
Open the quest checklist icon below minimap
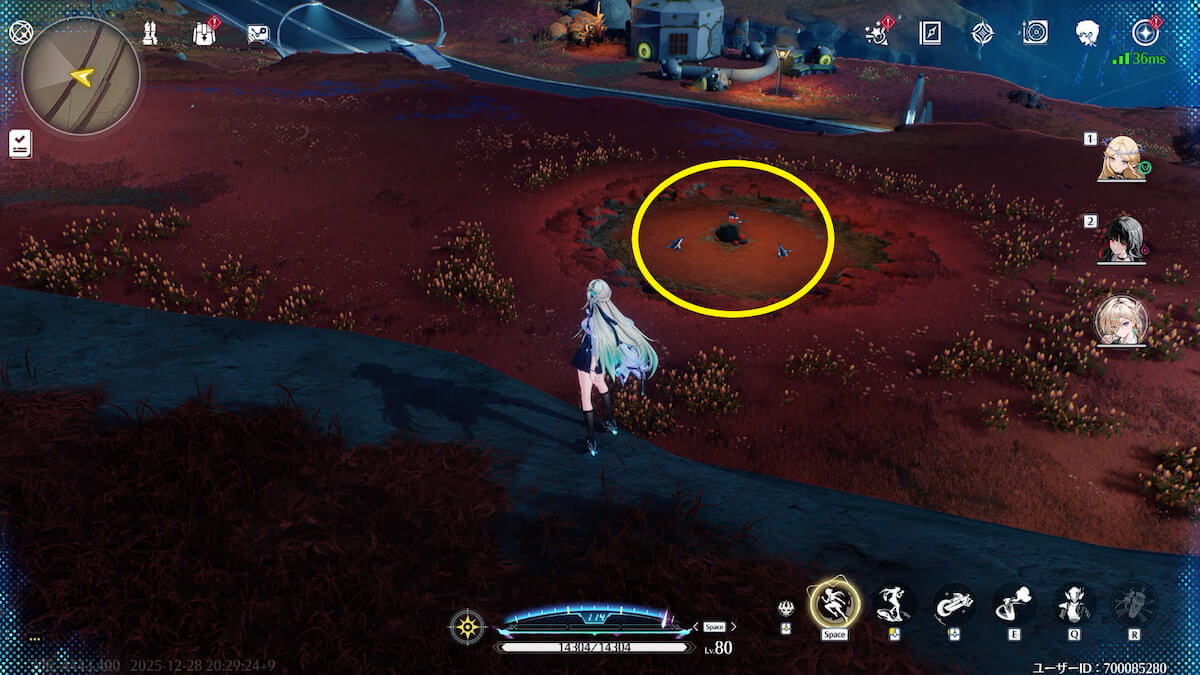(19, 143)
